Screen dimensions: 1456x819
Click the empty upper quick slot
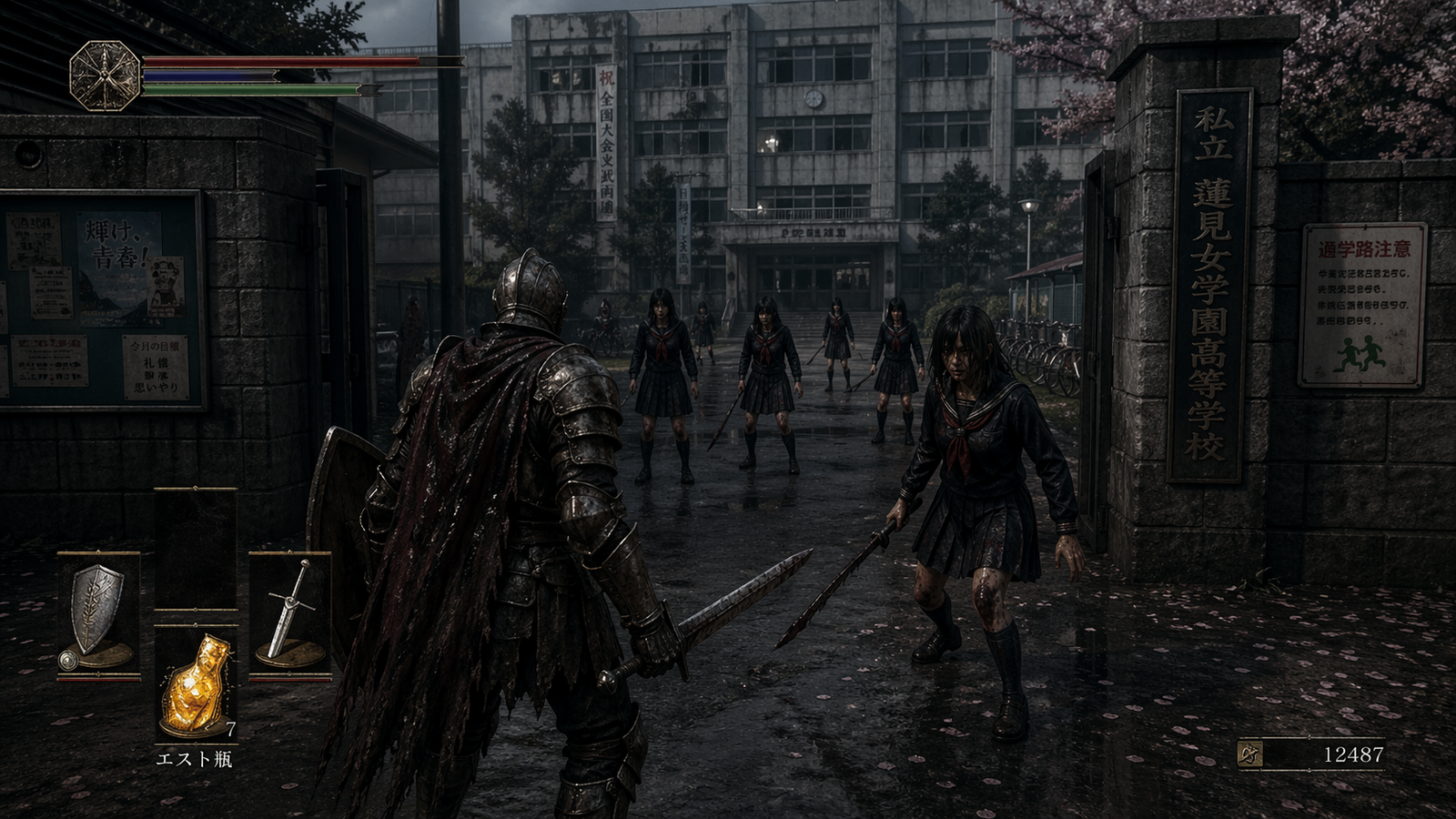coord(196,549)
